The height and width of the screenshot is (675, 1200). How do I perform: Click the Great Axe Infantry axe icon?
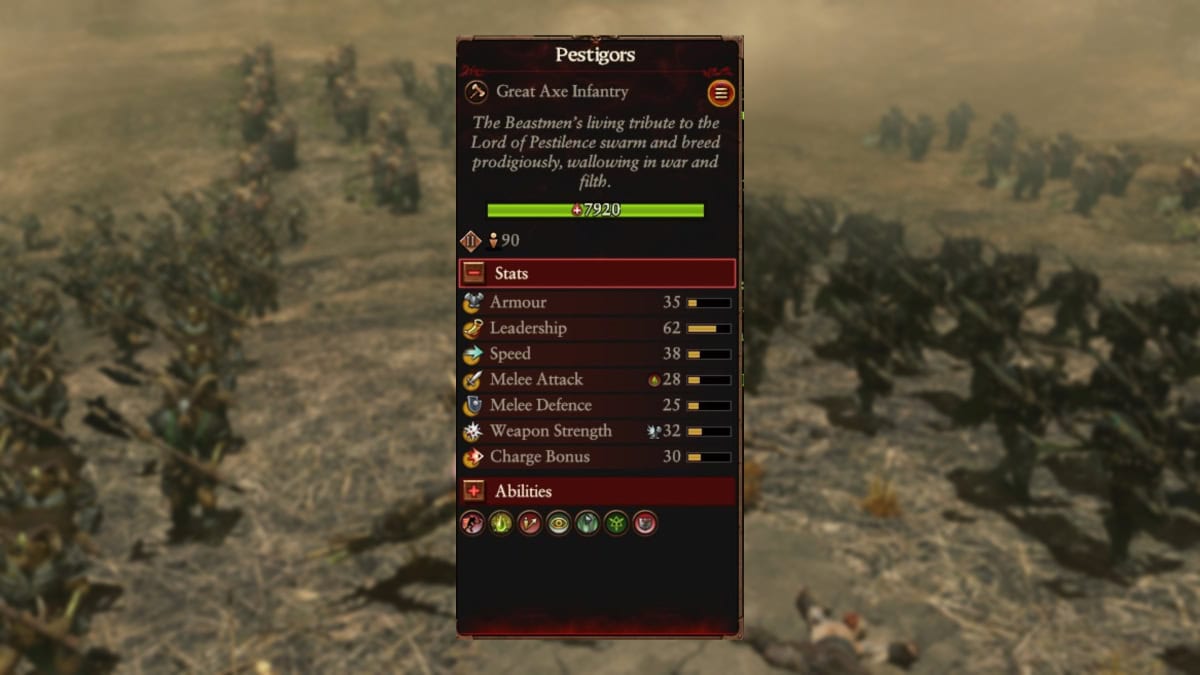pos(477,92)
